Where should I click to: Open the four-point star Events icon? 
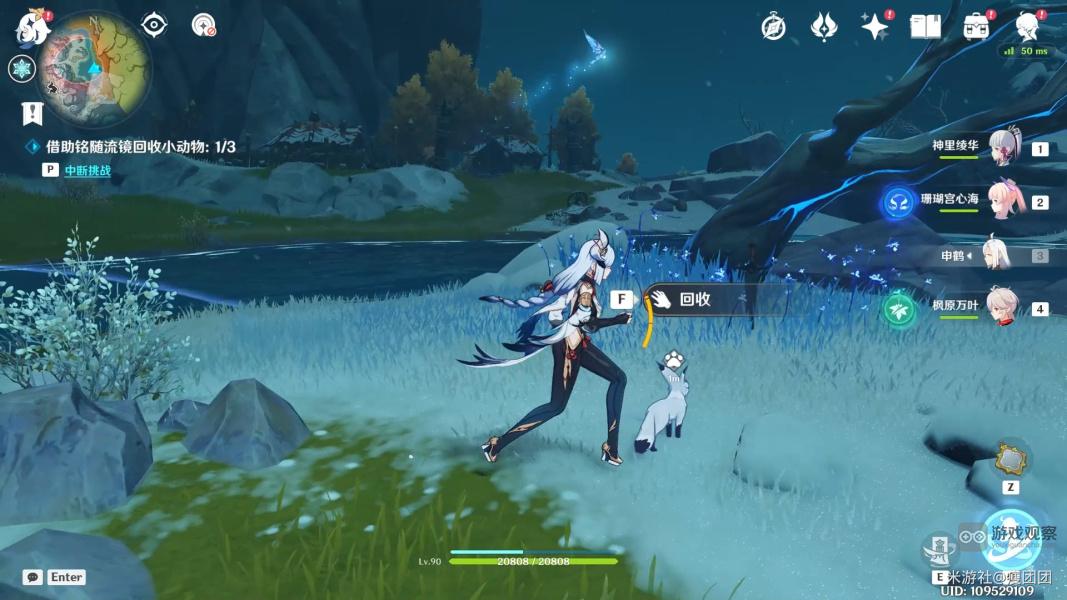[x=875, y=27]
